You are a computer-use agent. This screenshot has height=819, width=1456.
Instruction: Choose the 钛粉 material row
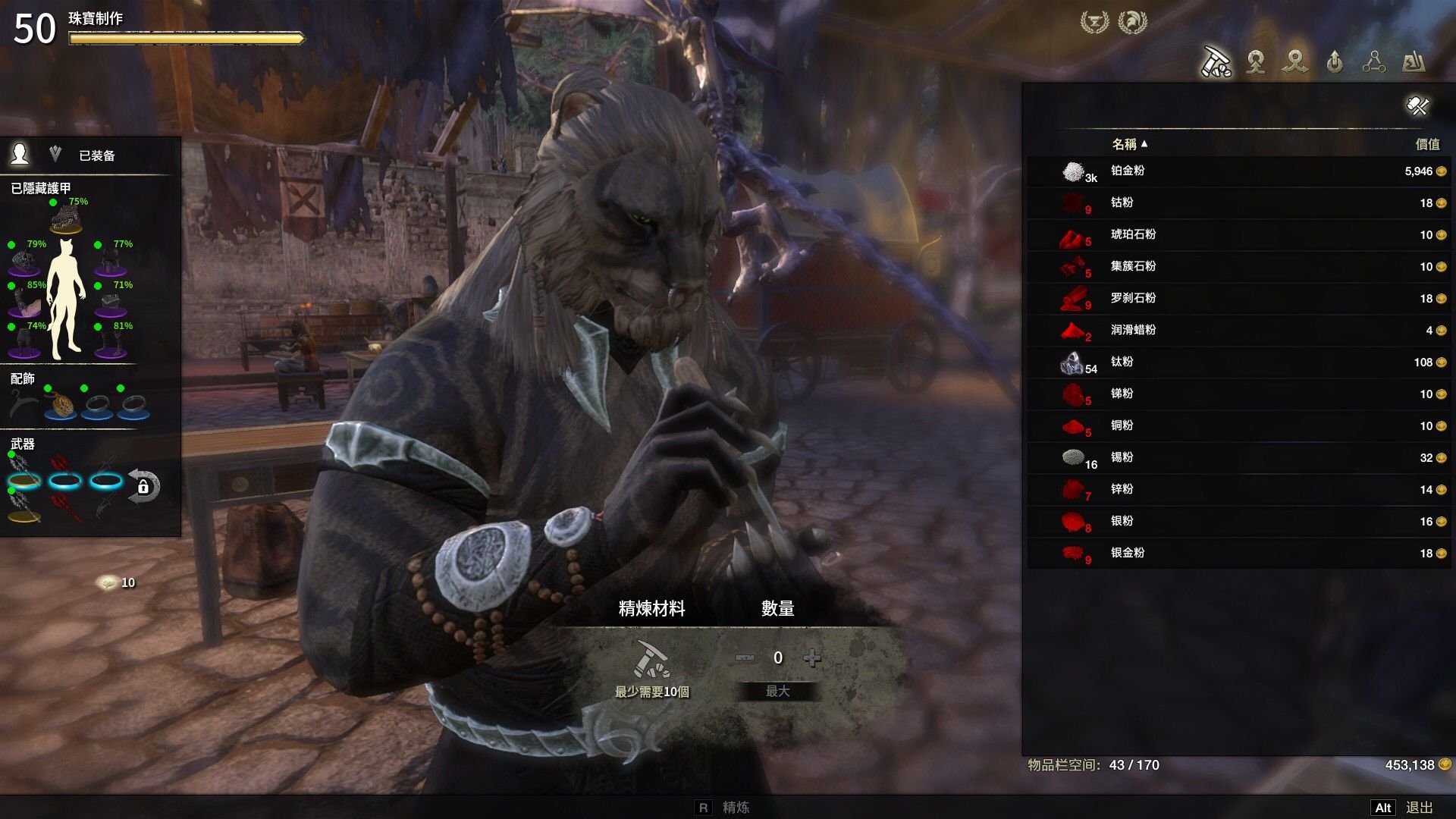(1238, 362)
